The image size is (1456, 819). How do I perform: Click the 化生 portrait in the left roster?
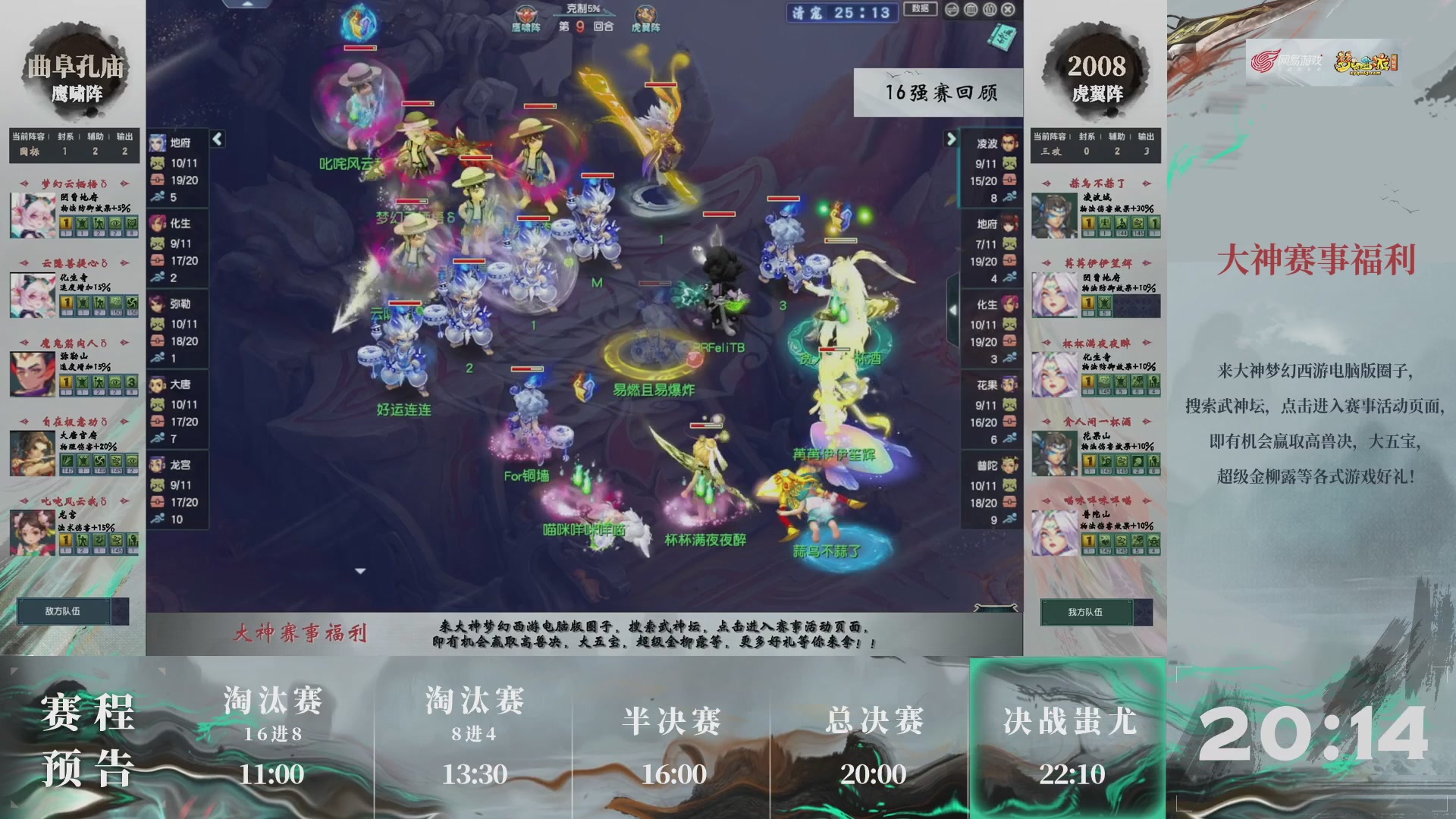[x=159, y=222]
